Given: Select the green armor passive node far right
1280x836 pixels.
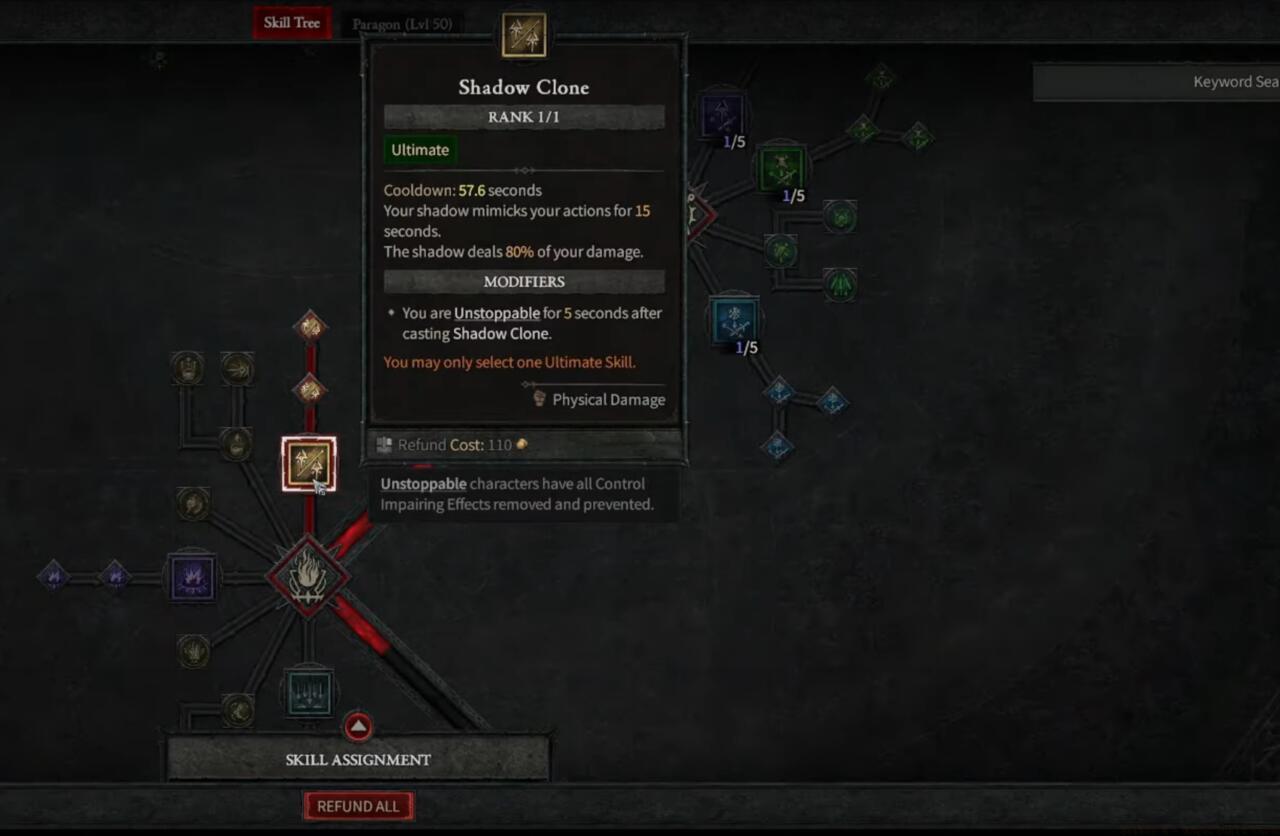Looking at the screenshot, I should click(x=841, y=288).
